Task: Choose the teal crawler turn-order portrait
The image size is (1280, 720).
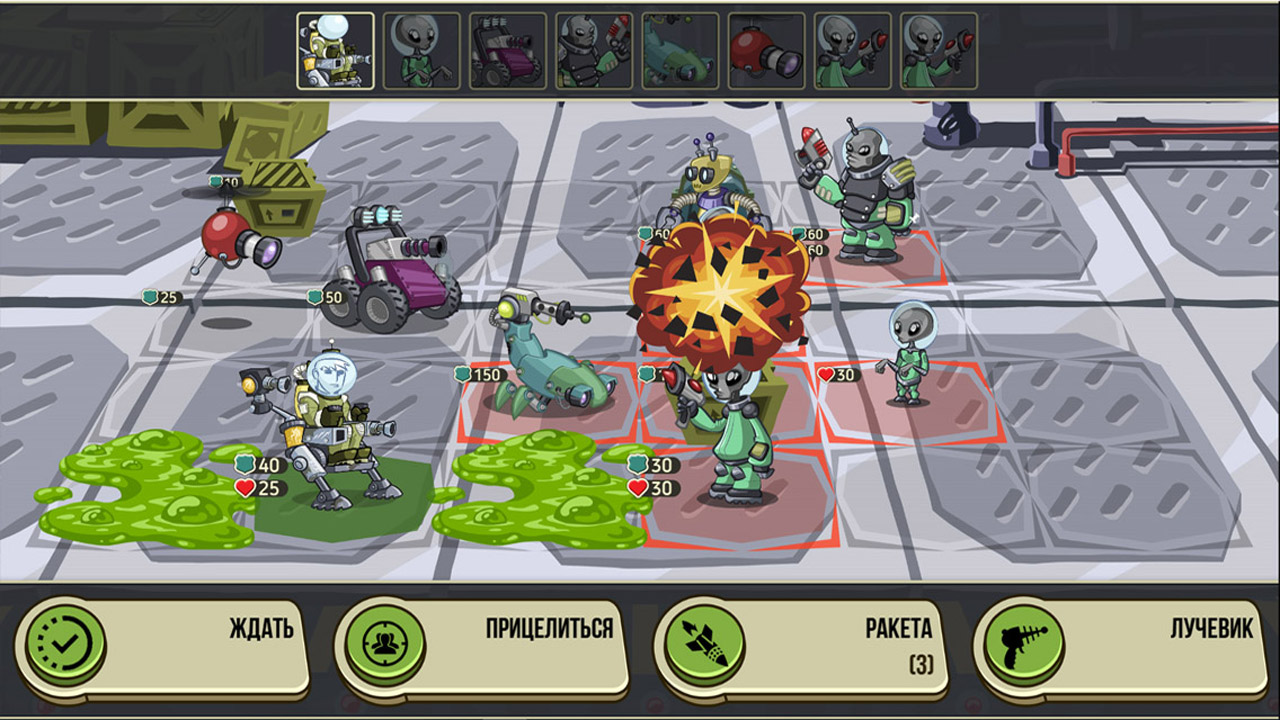Action: pyautogui.click(x=680, y=51)
